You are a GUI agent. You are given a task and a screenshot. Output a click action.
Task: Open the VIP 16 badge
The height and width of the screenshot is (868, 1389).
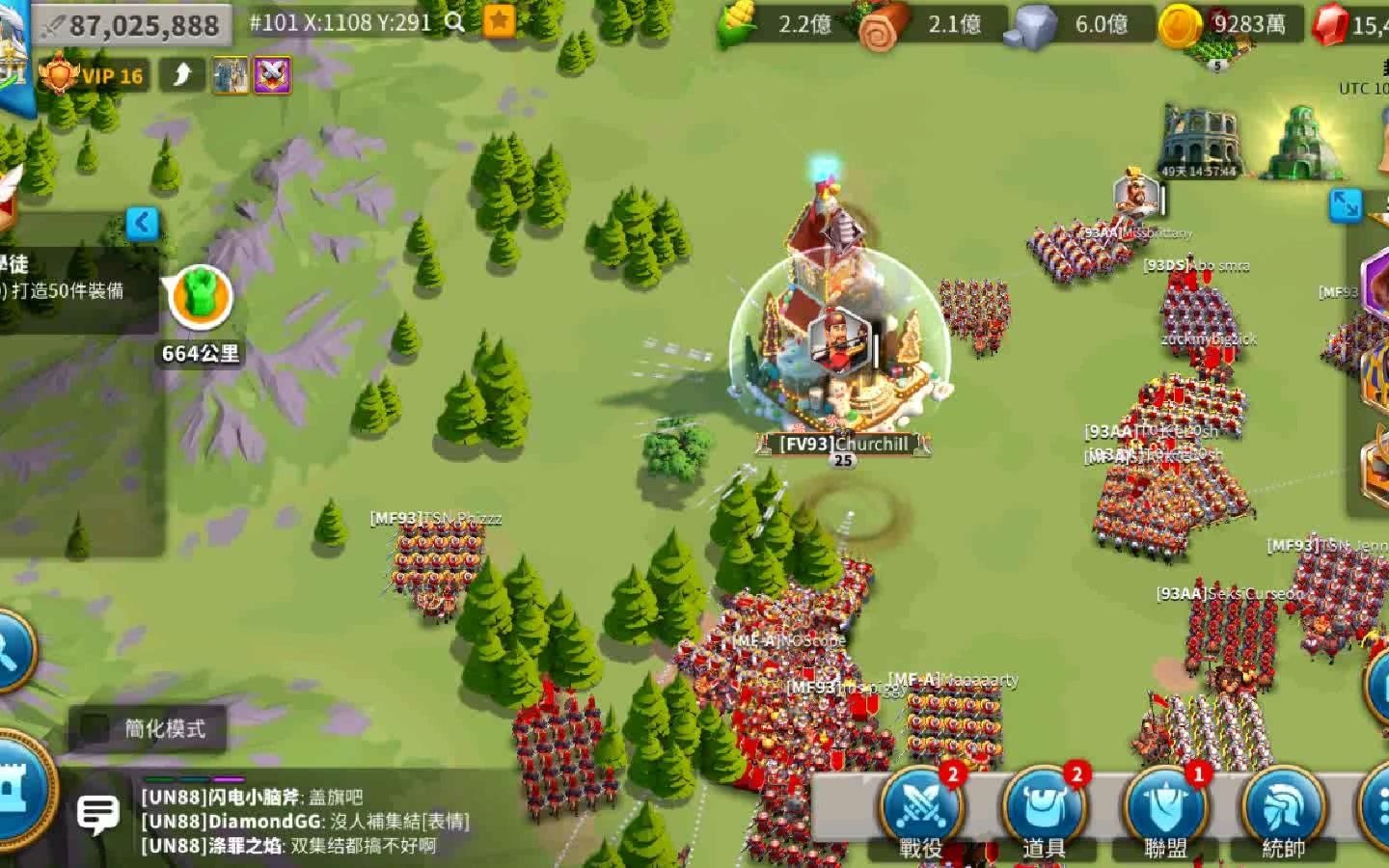(x=94, y=75)
